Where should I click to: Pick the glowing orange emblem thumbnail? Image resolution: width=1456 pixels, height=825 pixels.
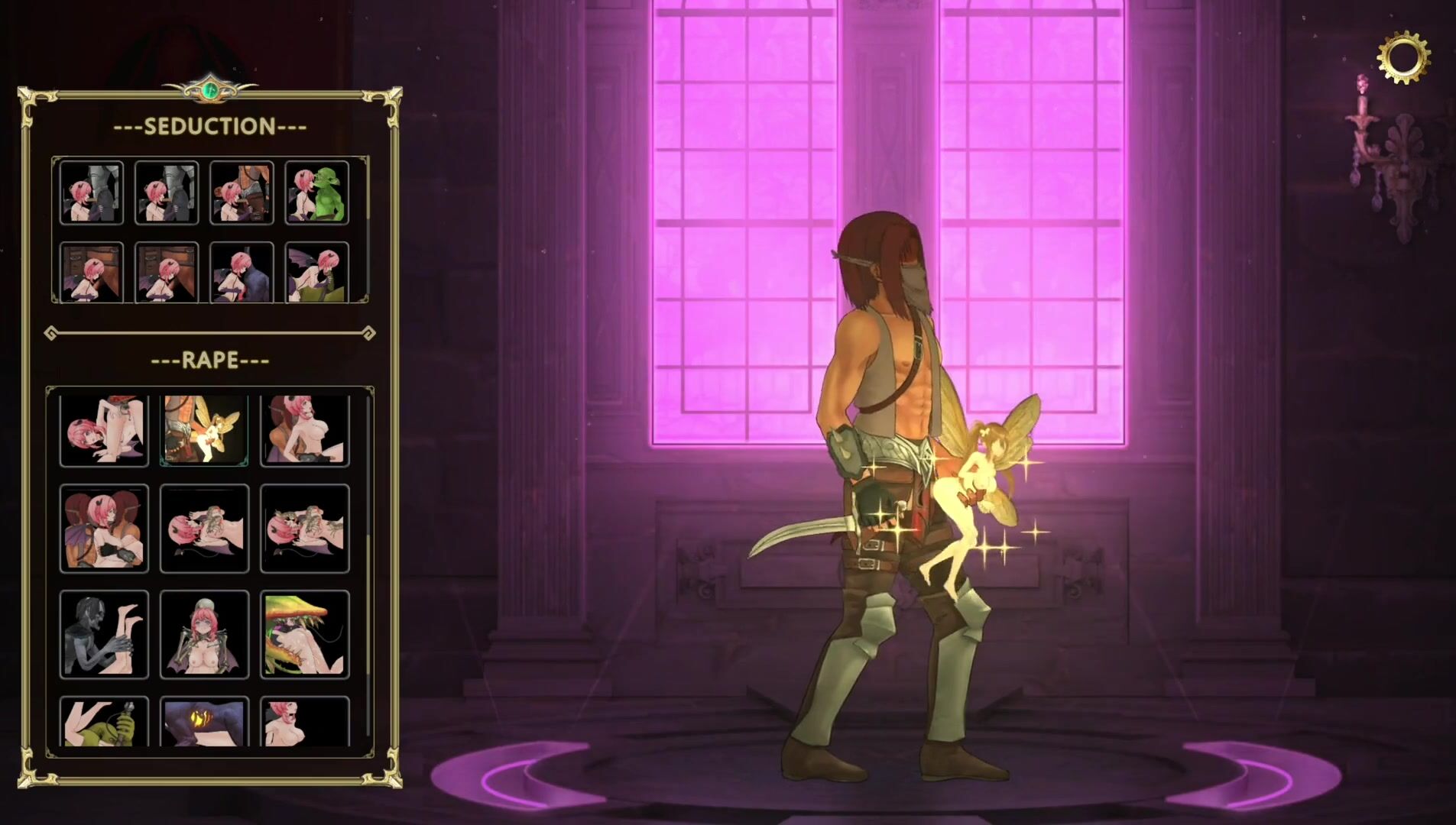coord(204,722)
